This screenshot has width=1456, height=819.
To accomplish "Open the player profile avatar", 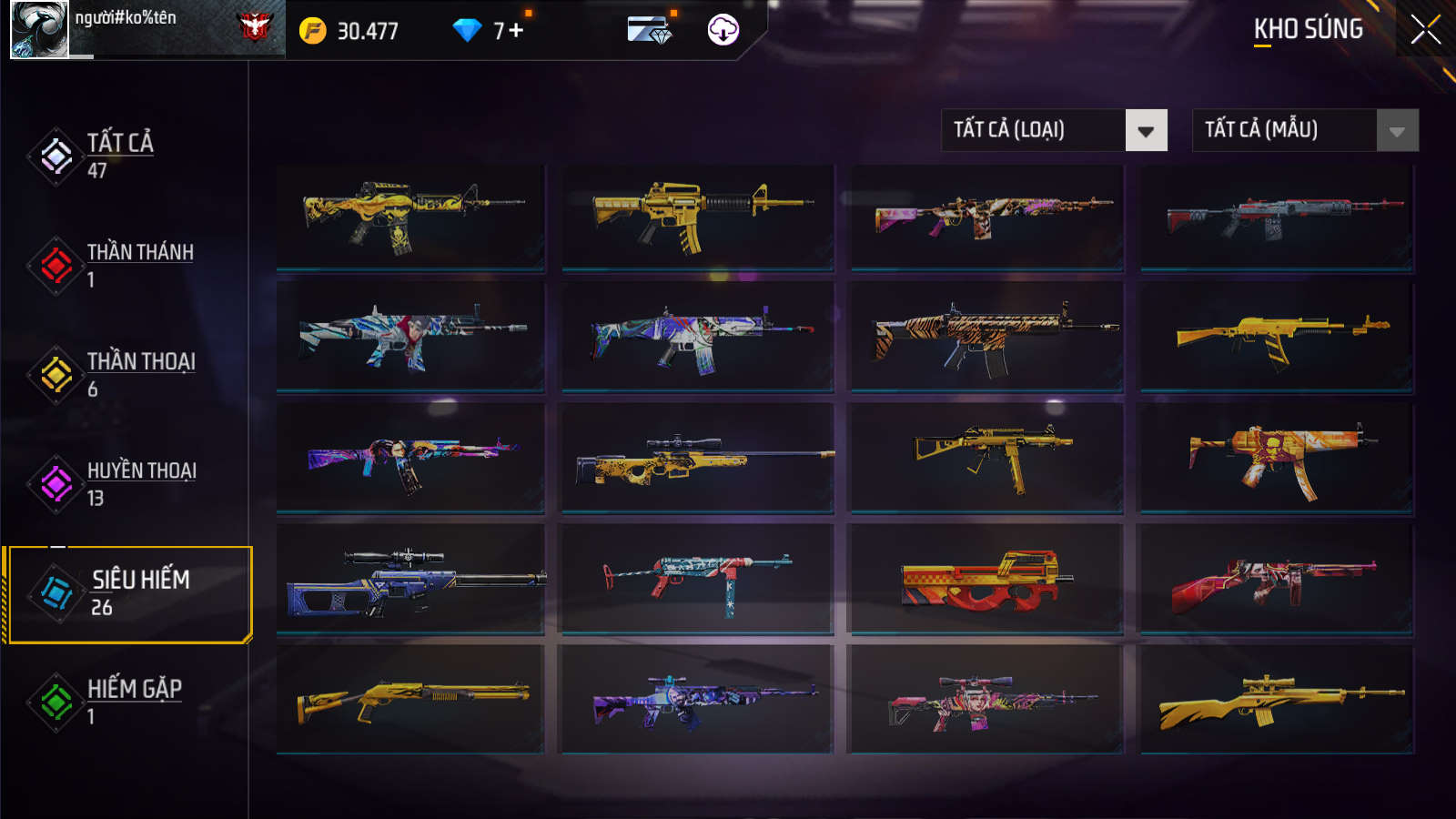I will tap(39, 29).
